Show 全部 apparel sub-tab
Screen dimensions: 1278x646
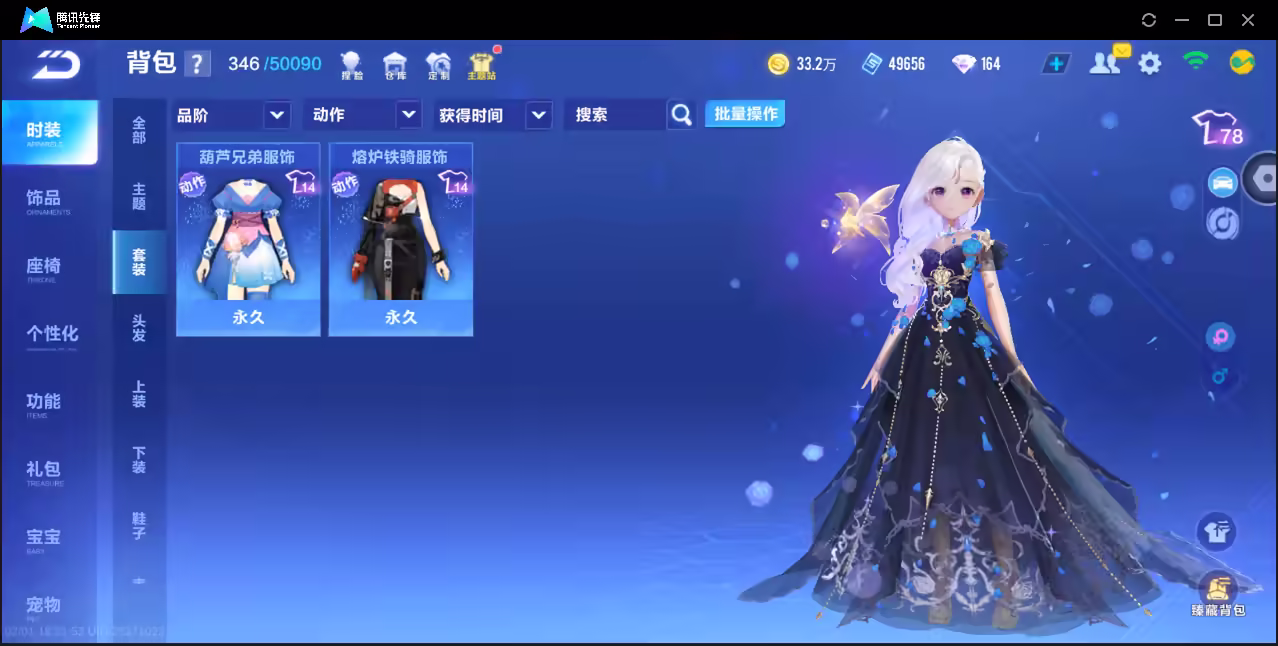(x=139, y=129)
